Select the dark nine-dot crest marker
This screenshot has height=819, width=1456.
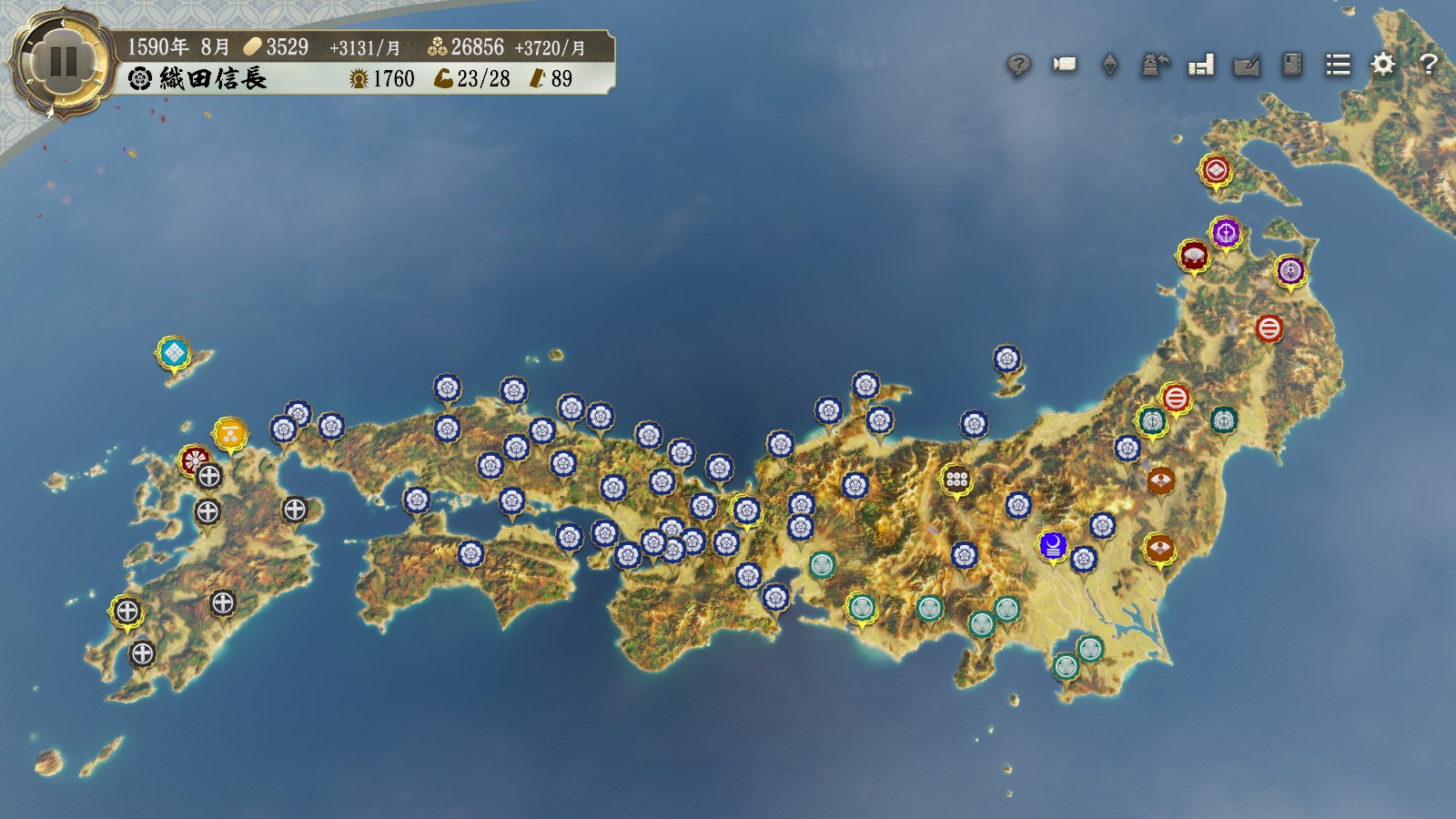[955, 479]
